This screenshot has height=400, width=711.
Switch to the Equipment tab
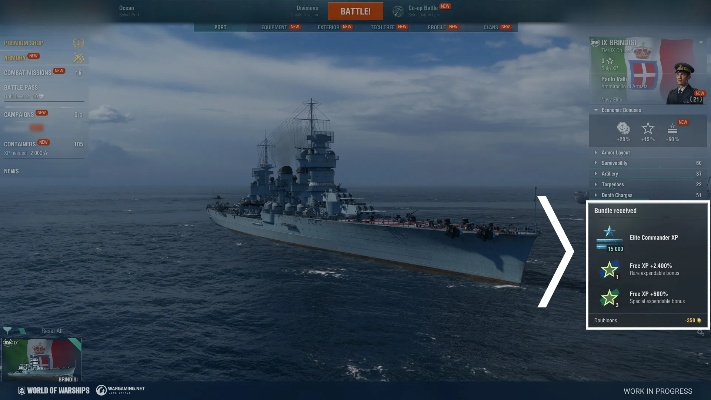(274, 27)
